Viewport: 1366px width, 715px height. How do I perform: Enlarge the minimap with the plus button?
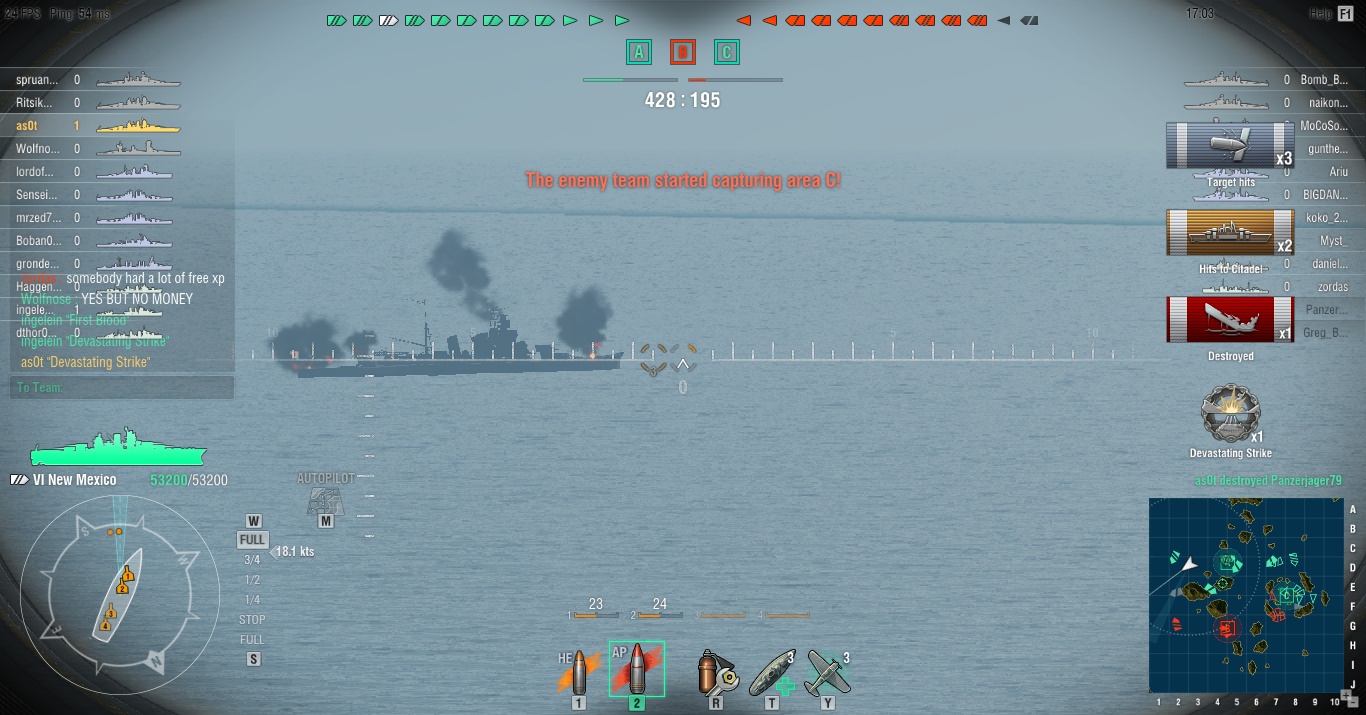pos(1346,694)
